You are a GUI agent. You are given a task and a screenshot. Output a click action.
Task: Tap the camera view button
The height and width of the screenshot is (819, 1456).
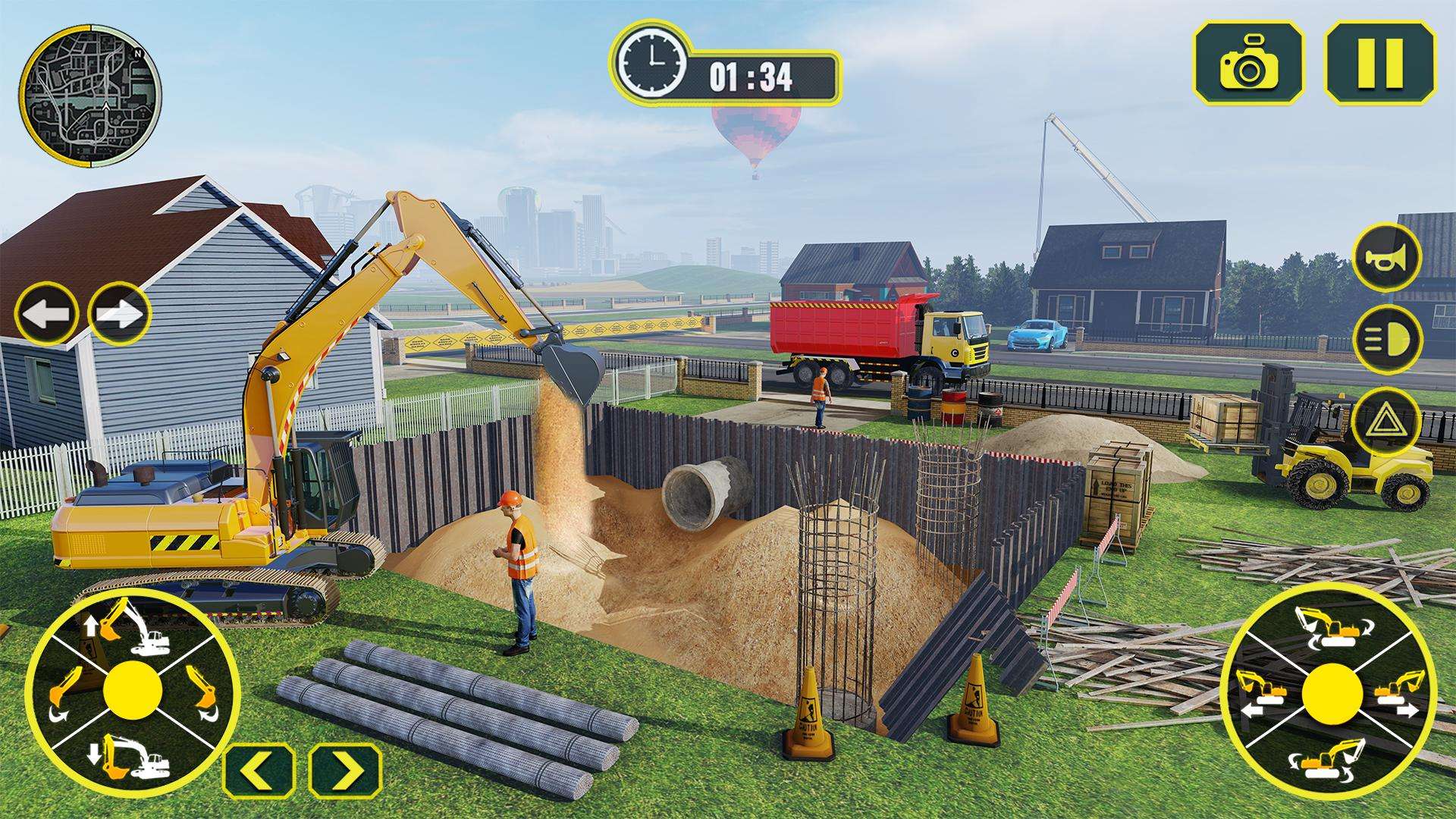coord(1249,62)
